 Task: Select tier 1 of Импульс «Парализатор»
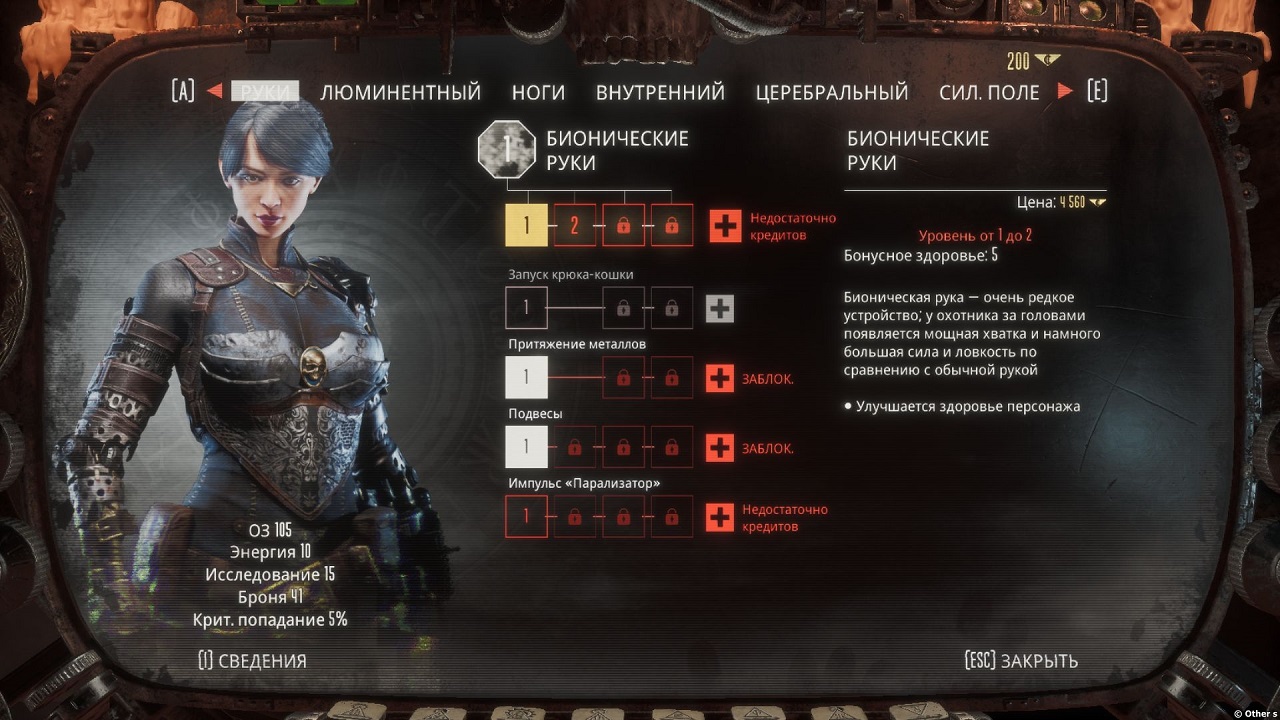click(x=526, y=516)
